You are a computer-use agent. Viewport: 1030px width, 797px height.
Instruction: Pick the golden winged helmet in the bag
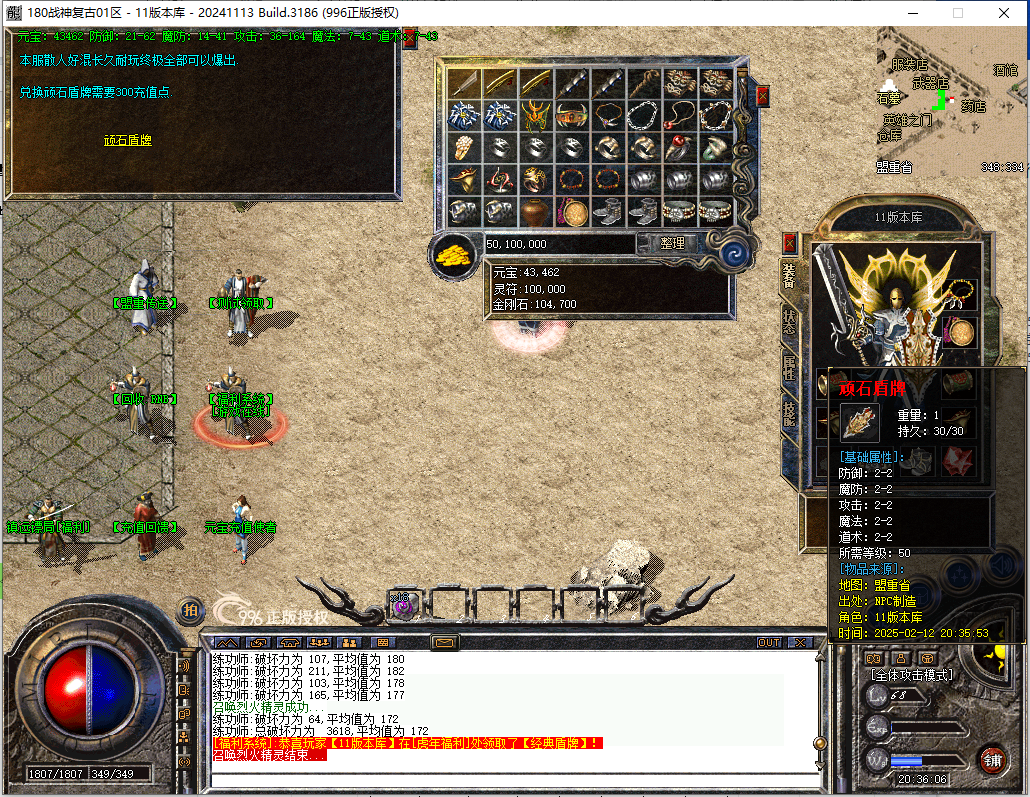tap(535, 115)
